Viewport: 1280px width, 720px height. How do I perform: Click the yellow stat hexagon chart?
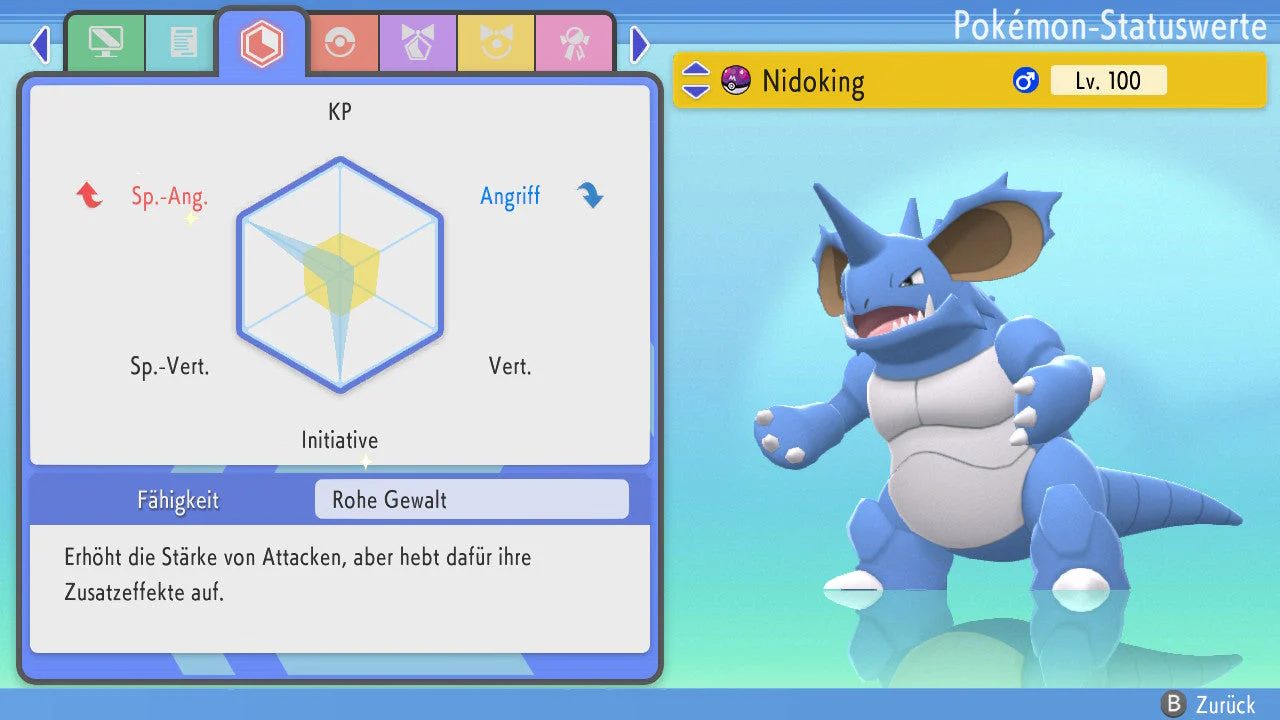point(340,275)
